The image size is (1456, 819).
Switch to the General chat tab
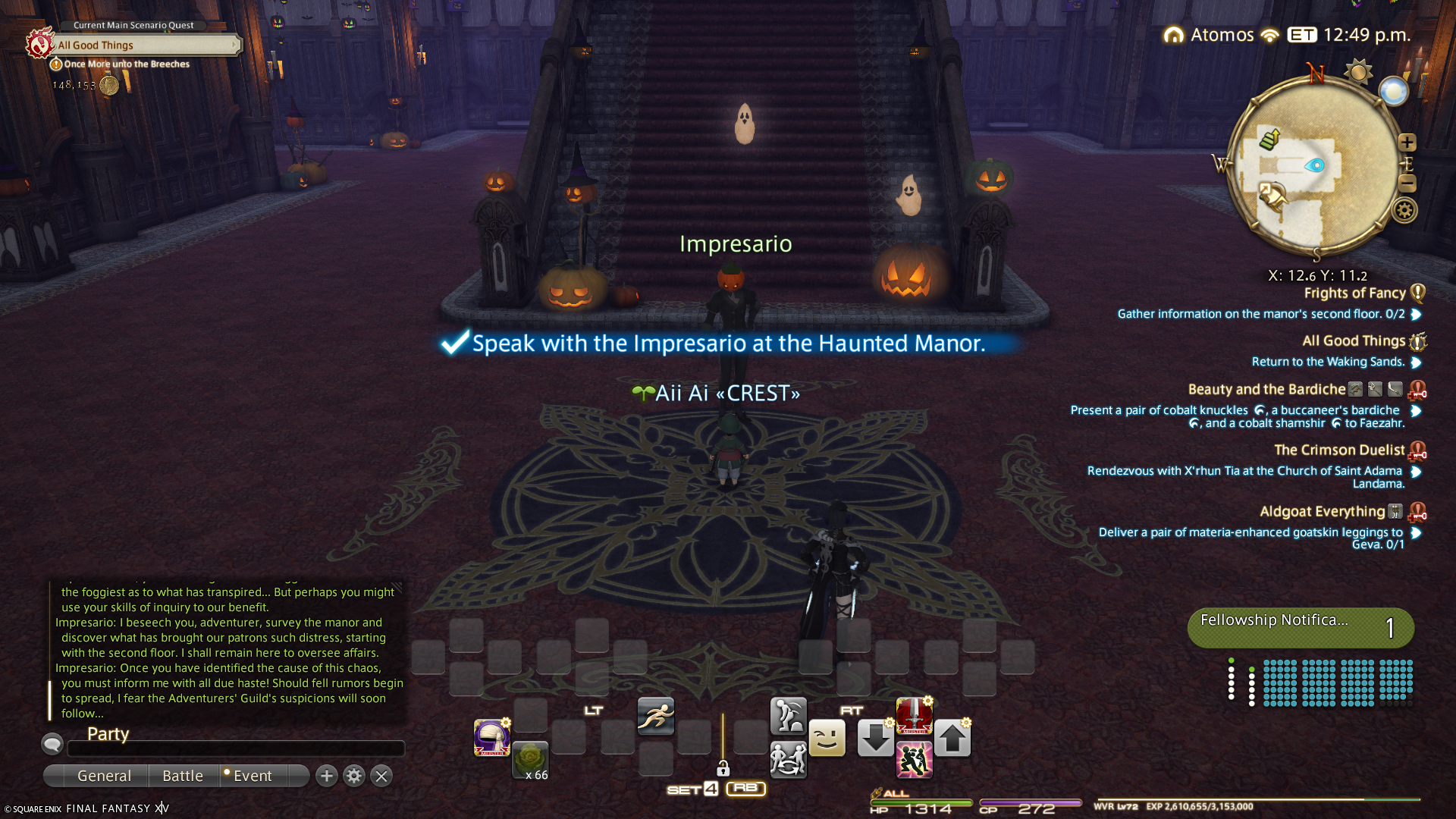click(x=104, y=776)
